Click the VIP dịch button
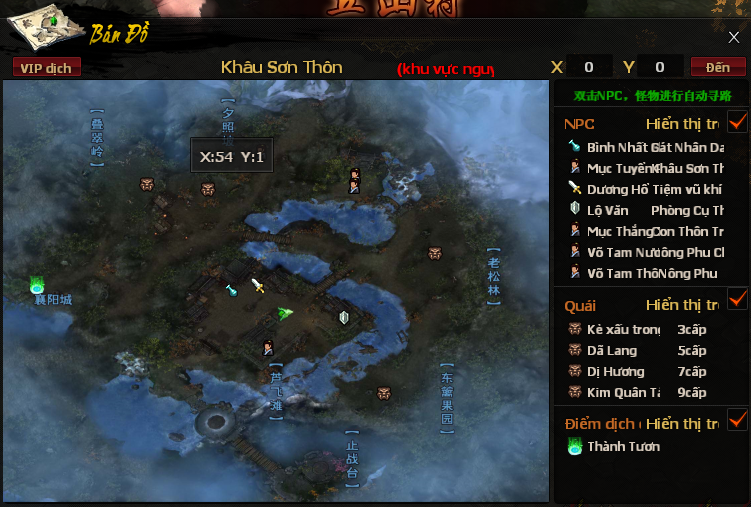This screenshot has width=751, height=507. click(47, 67)
